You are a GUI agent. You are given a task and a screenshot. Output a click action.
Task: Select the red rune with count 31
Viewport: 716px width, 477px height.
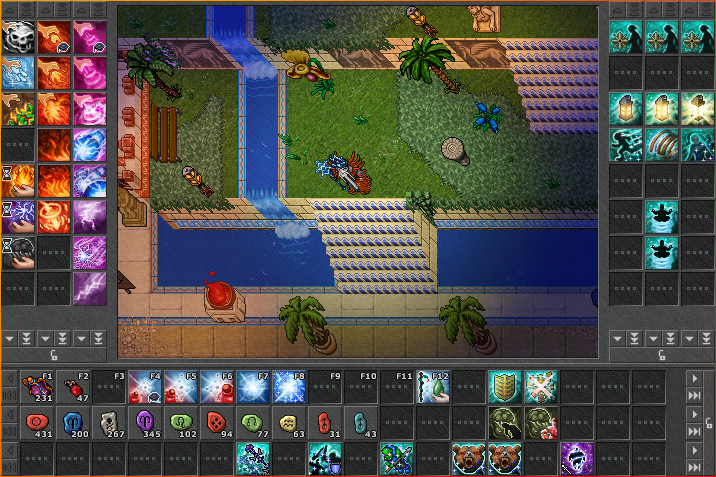[x=327, y=424]
